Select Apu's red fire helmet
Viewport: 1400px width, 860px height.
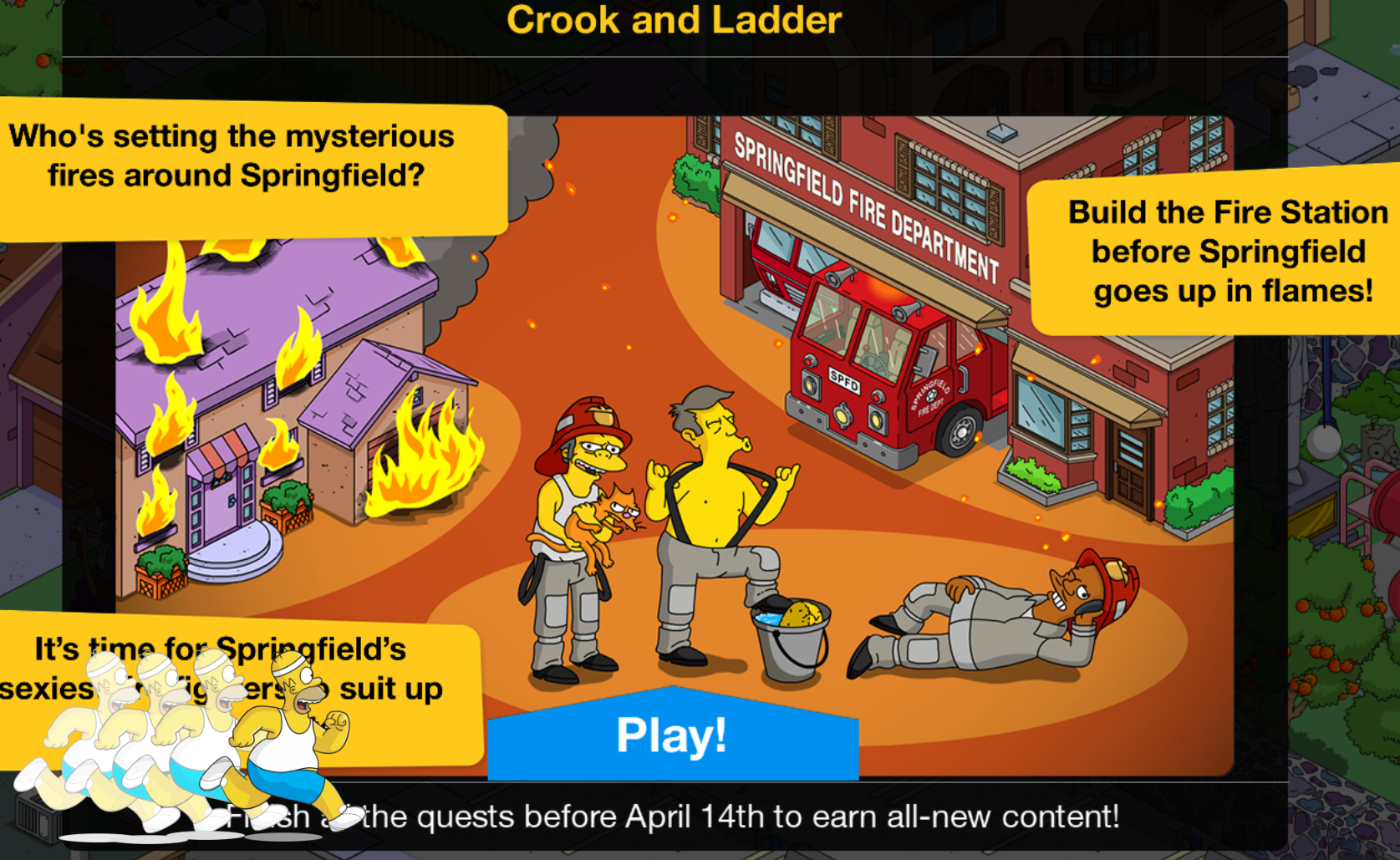click(1120, 577)
